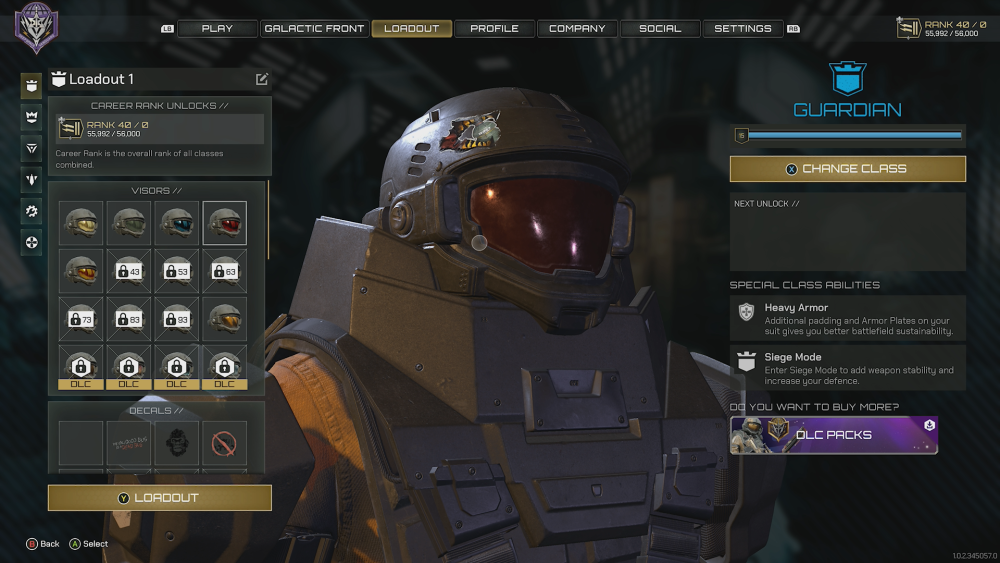
Task: Click the Change Class button
Action: [847, 169]
